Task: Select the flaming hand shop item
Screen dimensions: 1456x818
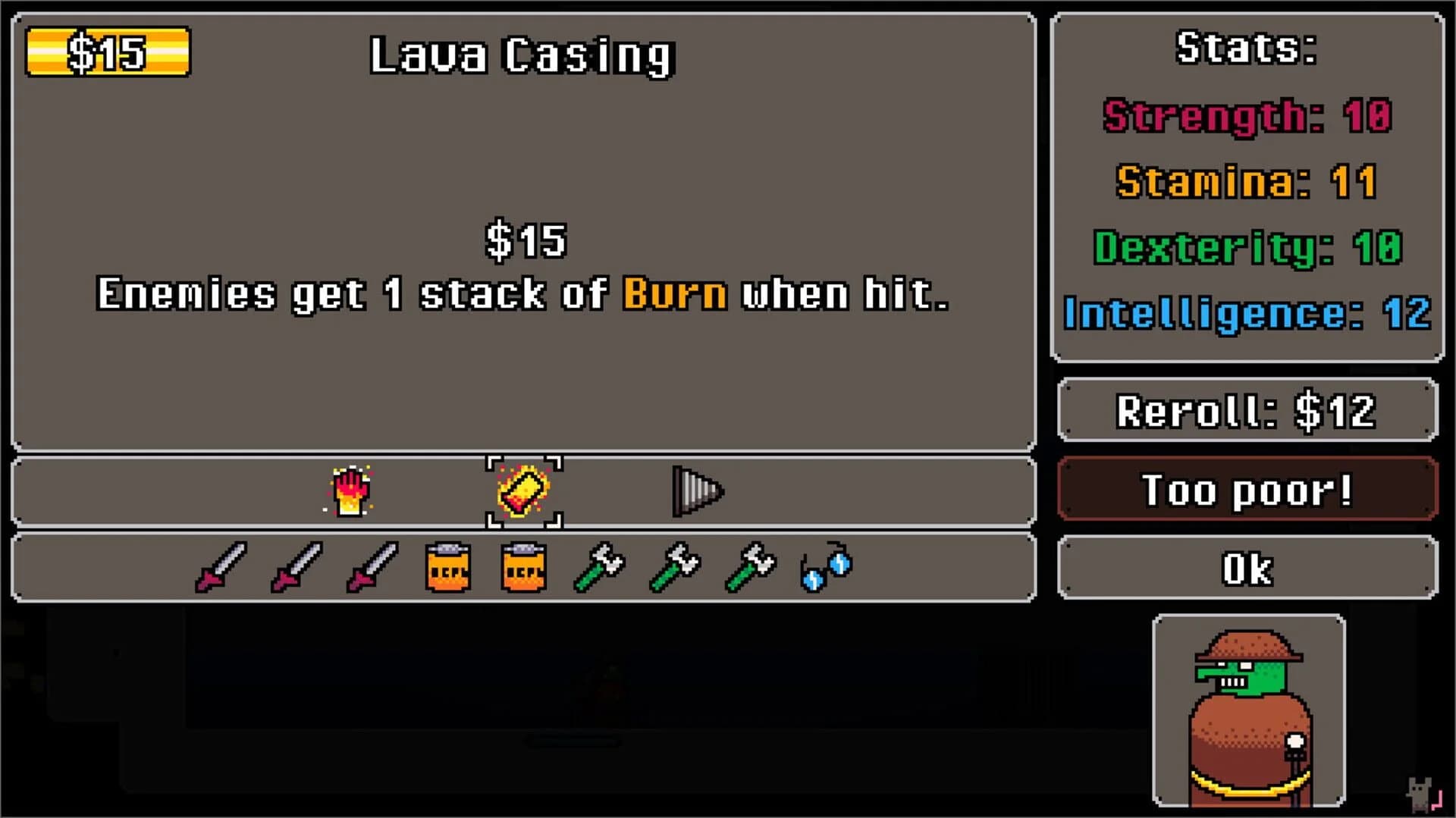Action: click(x=352, y=491)
